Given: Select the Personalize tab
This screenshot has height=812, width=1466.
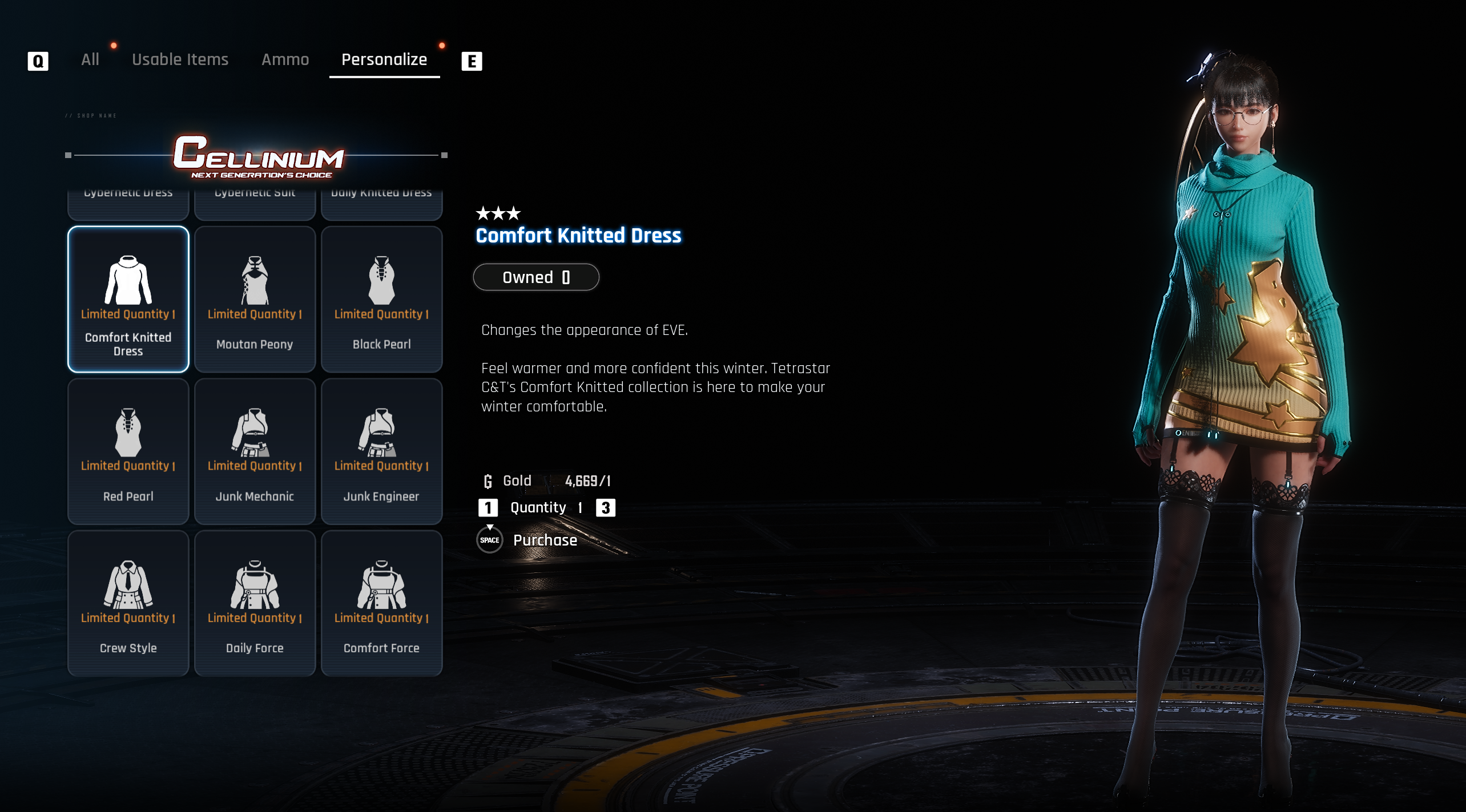Looking at the screenshot, I should pyautogui.click(x=384, y=60).
